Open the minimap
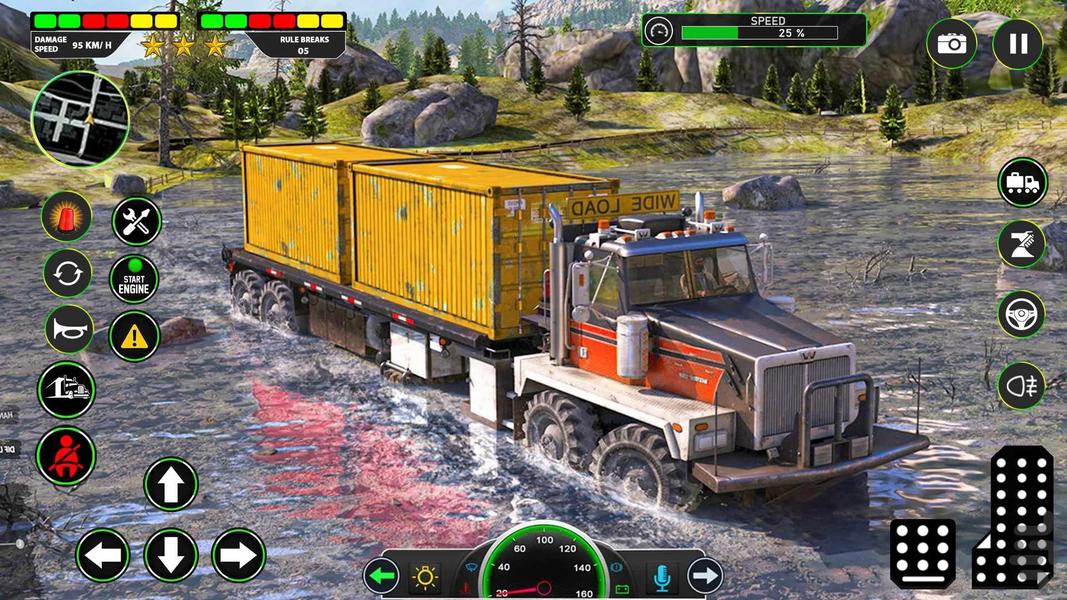The width and height of the screenshot is (1067, 600). (80, 119)
